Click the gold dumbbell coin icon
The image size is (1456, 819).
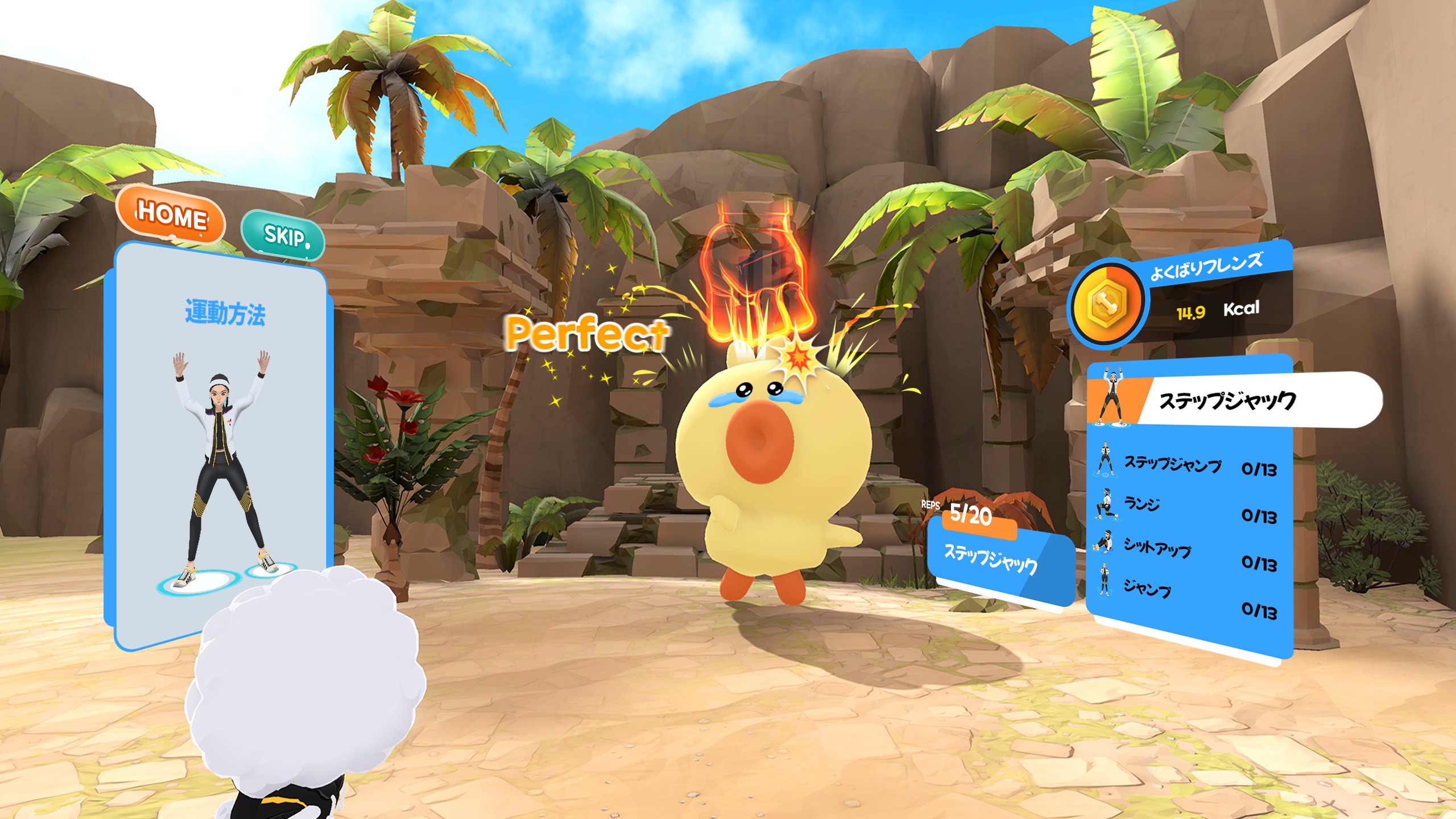click(1106, 303)
